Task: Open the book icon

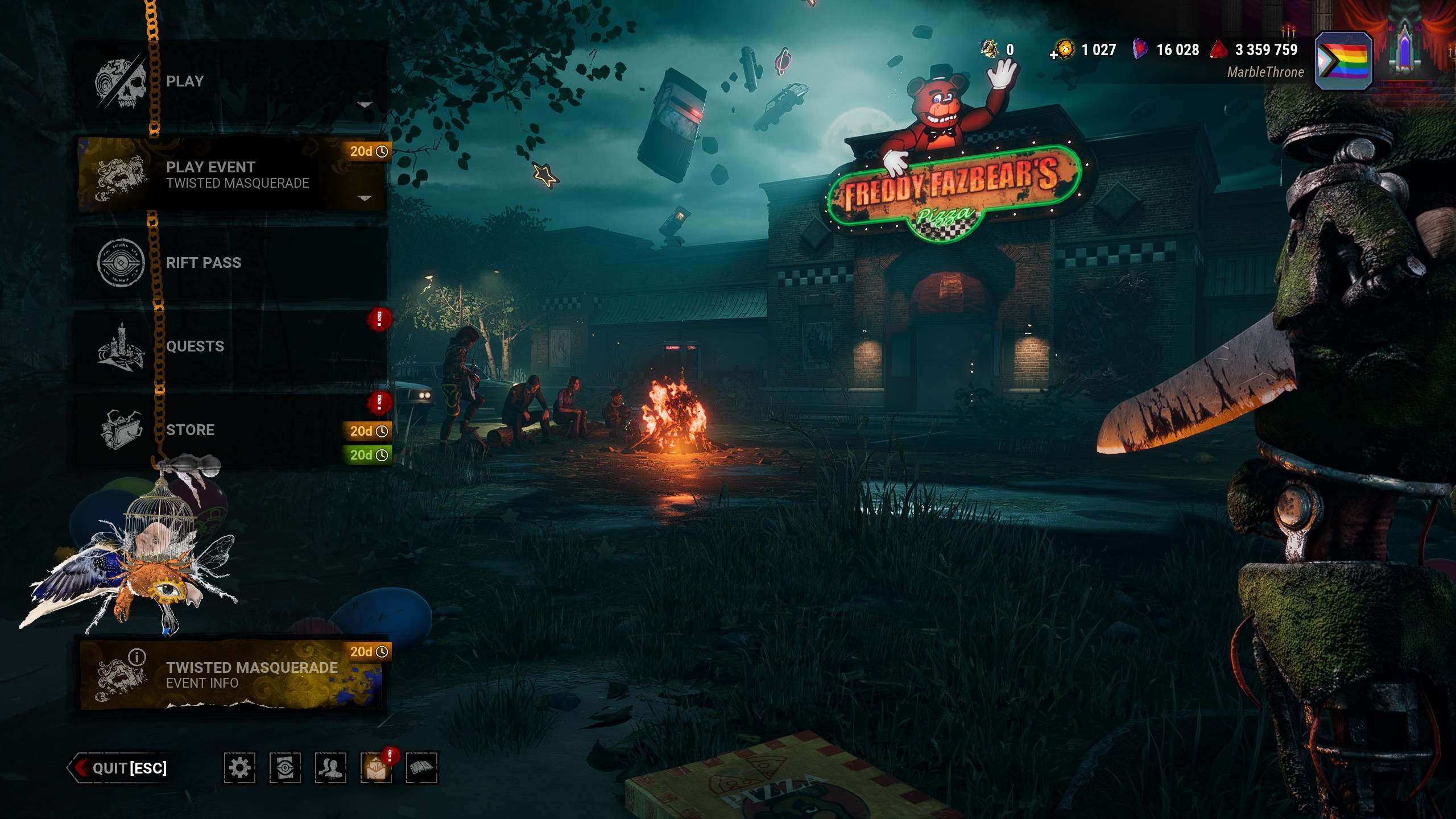Action: point(421,768)
